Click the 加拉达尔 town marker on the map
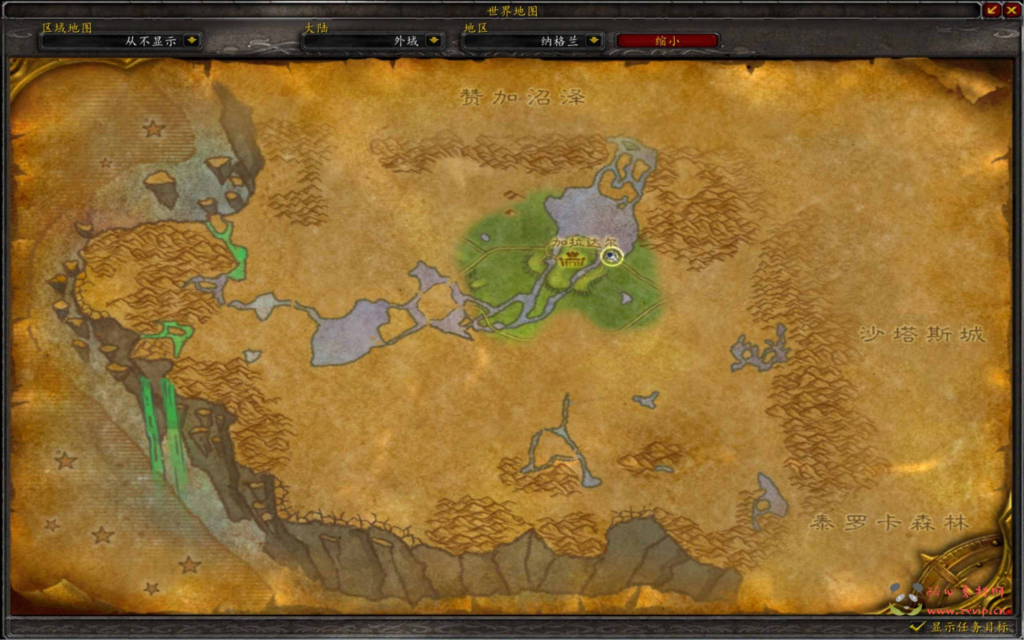This screenshot has width=1024, height=640. (573, 262)
